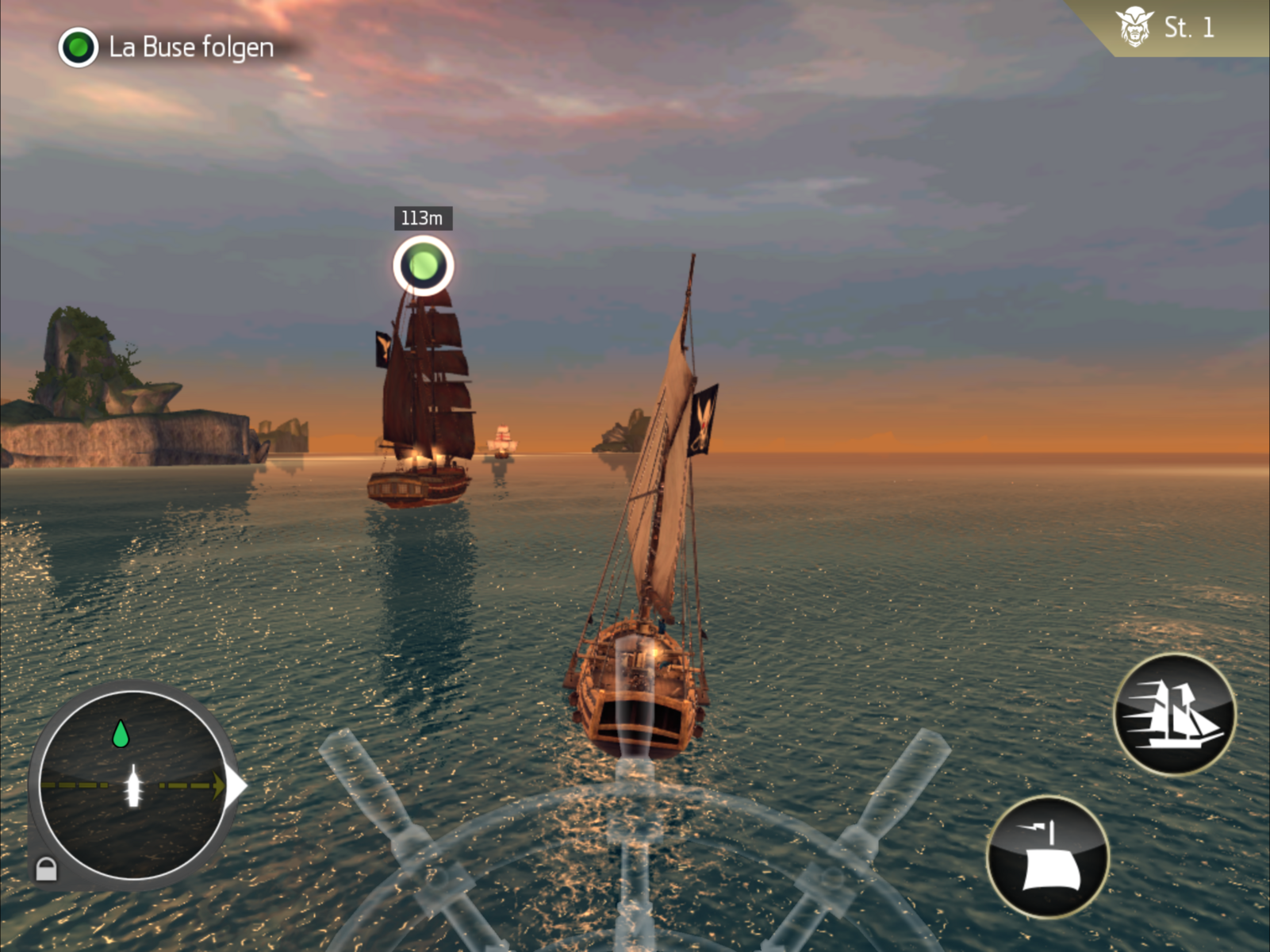This screenshot has width=1270, height=952.
Task: Tap the single square sail button
Action: (x=1048, y=857)
